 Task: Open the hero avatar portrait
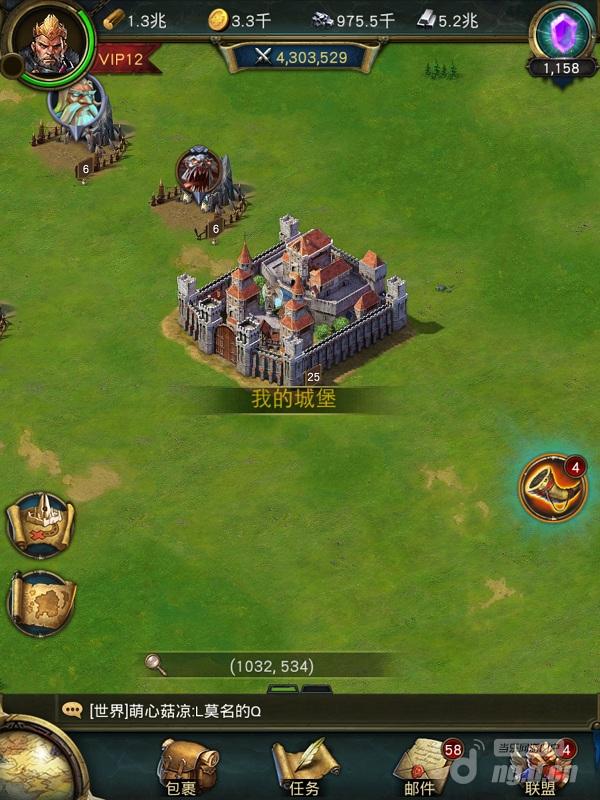coord(47,45)
